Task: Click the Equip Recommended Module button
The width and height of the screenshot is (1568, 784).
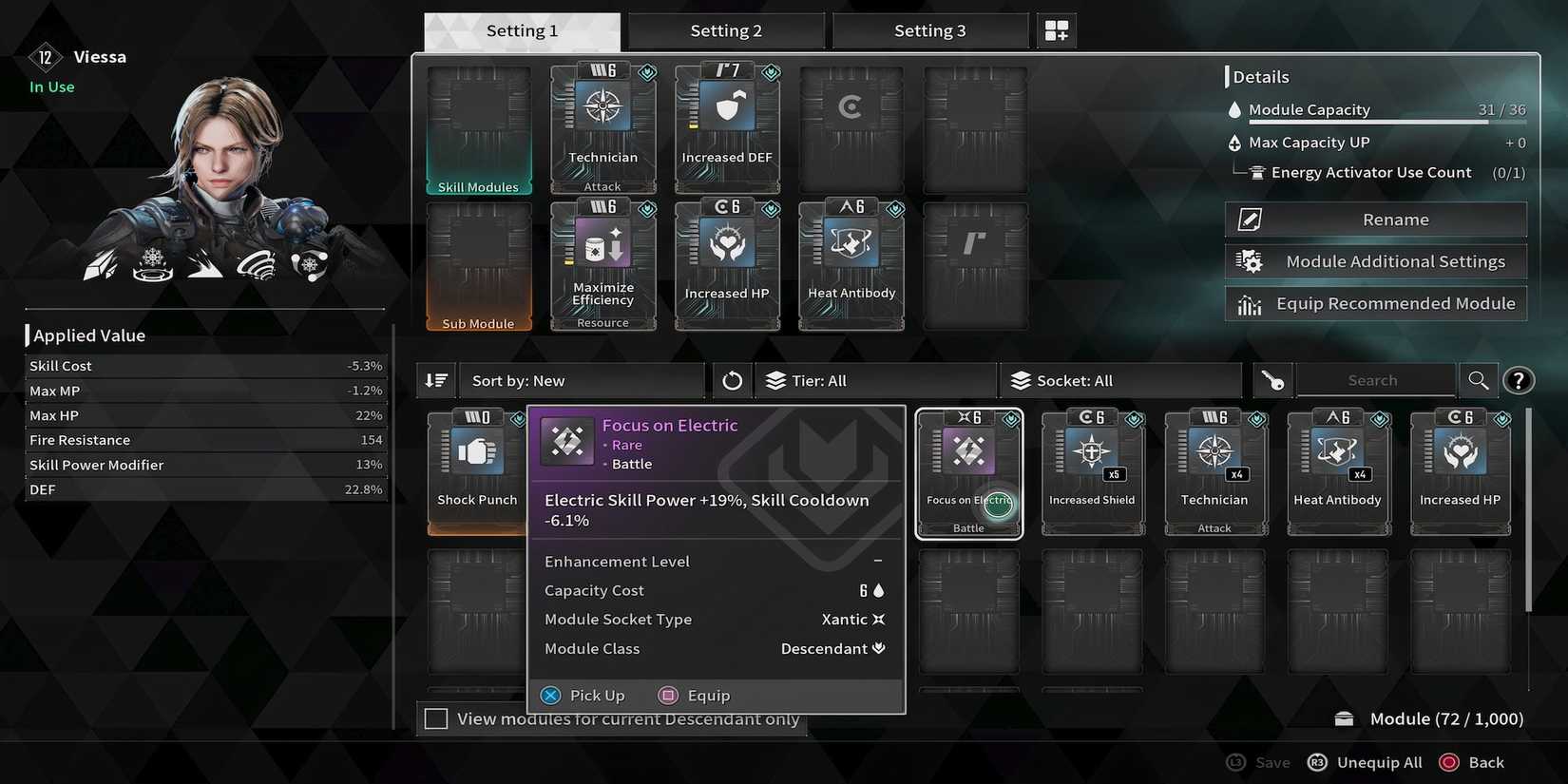Action: click(x=1375, y=303)
